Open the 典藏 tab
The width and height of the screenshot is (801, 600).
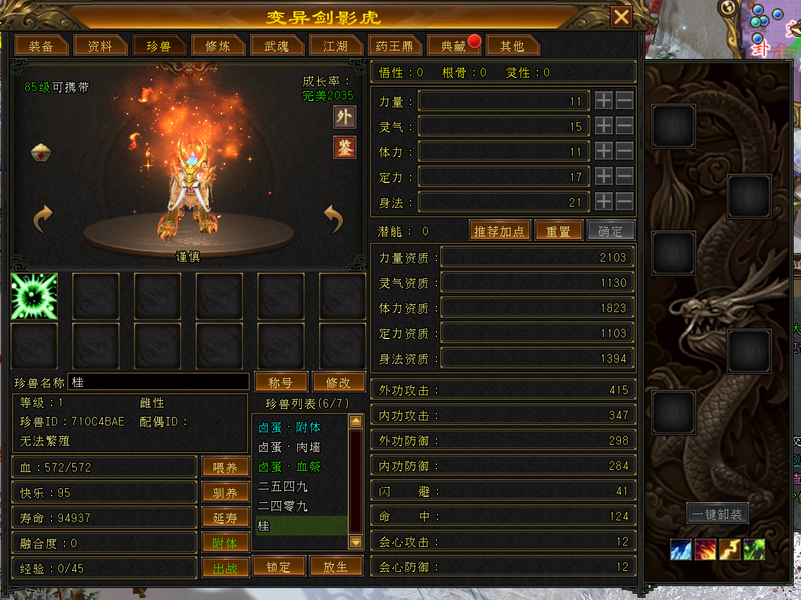(x=446, y=46)
